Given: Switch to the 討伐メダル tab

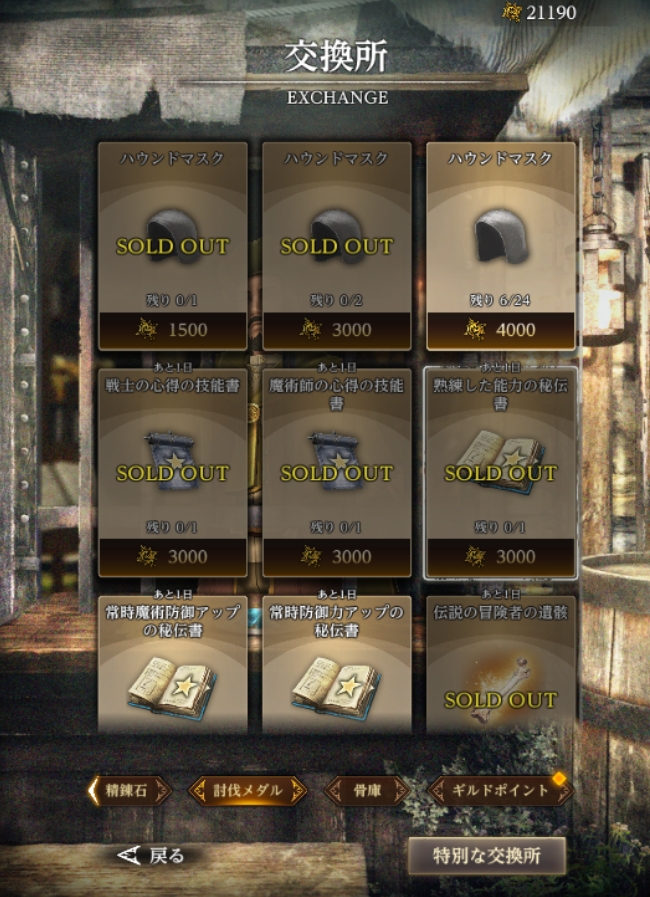Looking at the screenshot, I should [x=248, y=790].
